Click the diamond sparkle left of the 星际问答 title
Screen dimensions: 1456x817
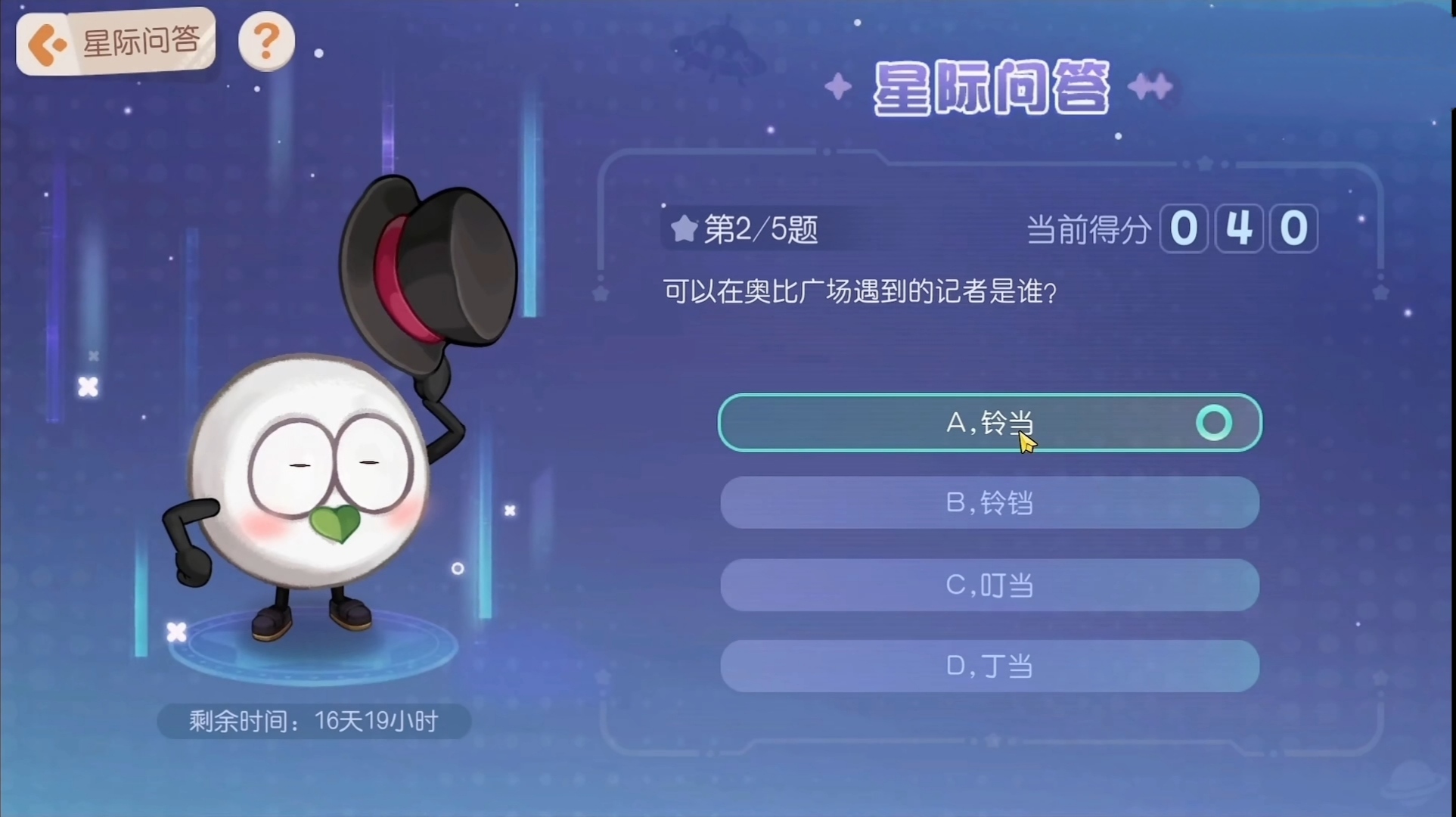click(x=838, y=86)
